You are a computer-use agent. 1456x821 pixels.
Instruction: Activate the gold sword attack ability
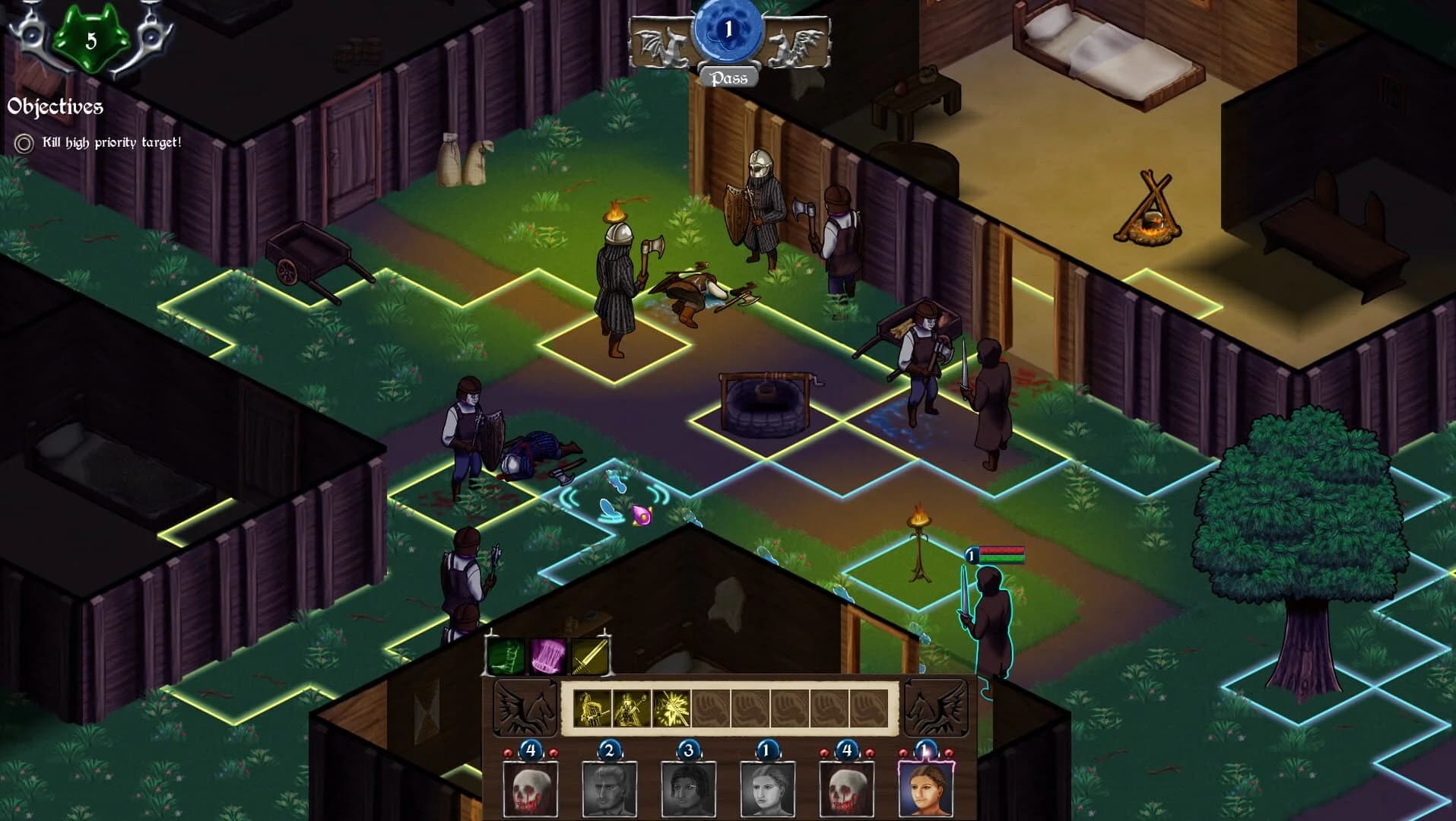[x=590, y=657]
